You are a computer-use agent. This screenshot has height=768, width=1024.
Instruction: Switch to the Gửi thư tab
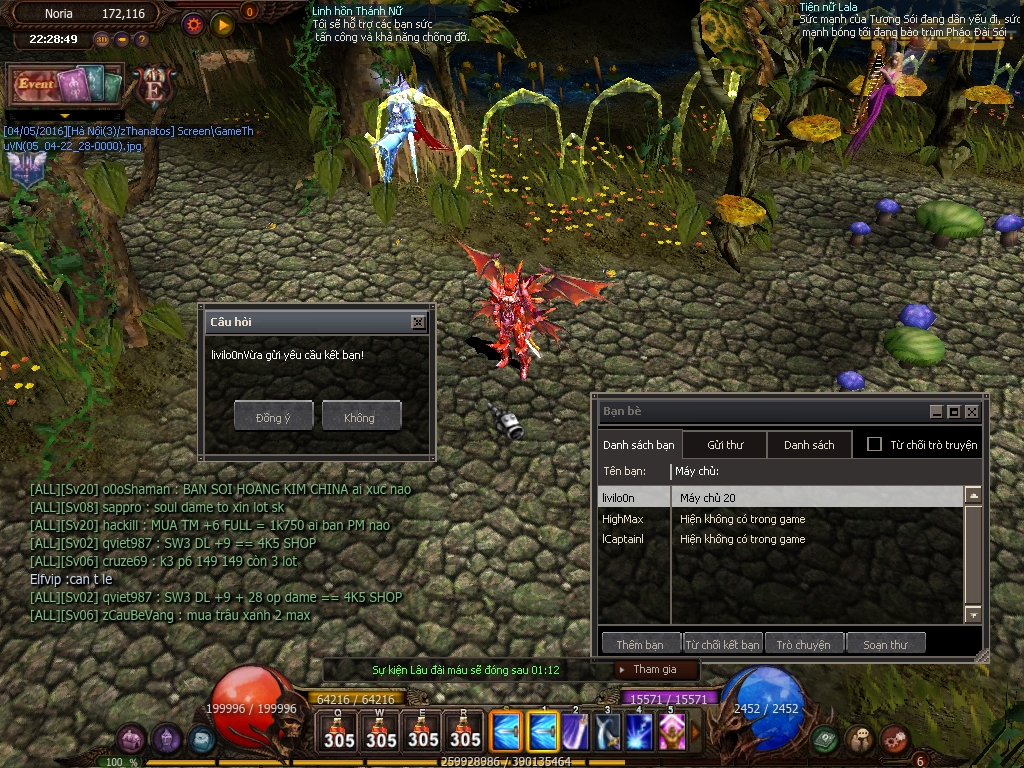(725, 445)
